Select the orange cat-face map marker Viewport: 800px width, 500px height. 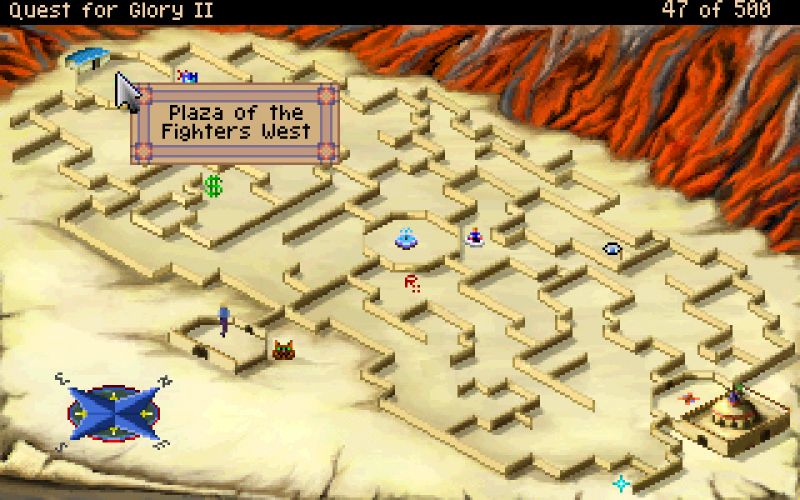283,349
